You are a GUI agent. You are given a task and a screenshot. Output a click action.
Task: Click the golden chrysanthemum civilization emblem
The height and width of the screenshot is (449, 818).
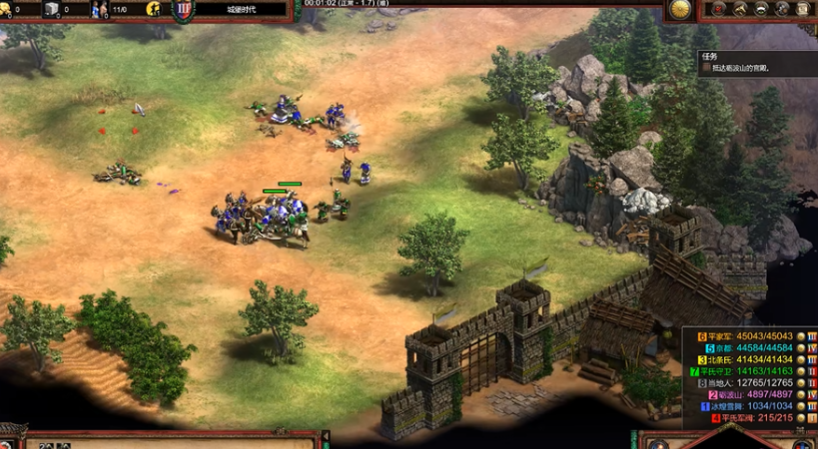pos(680,10)
